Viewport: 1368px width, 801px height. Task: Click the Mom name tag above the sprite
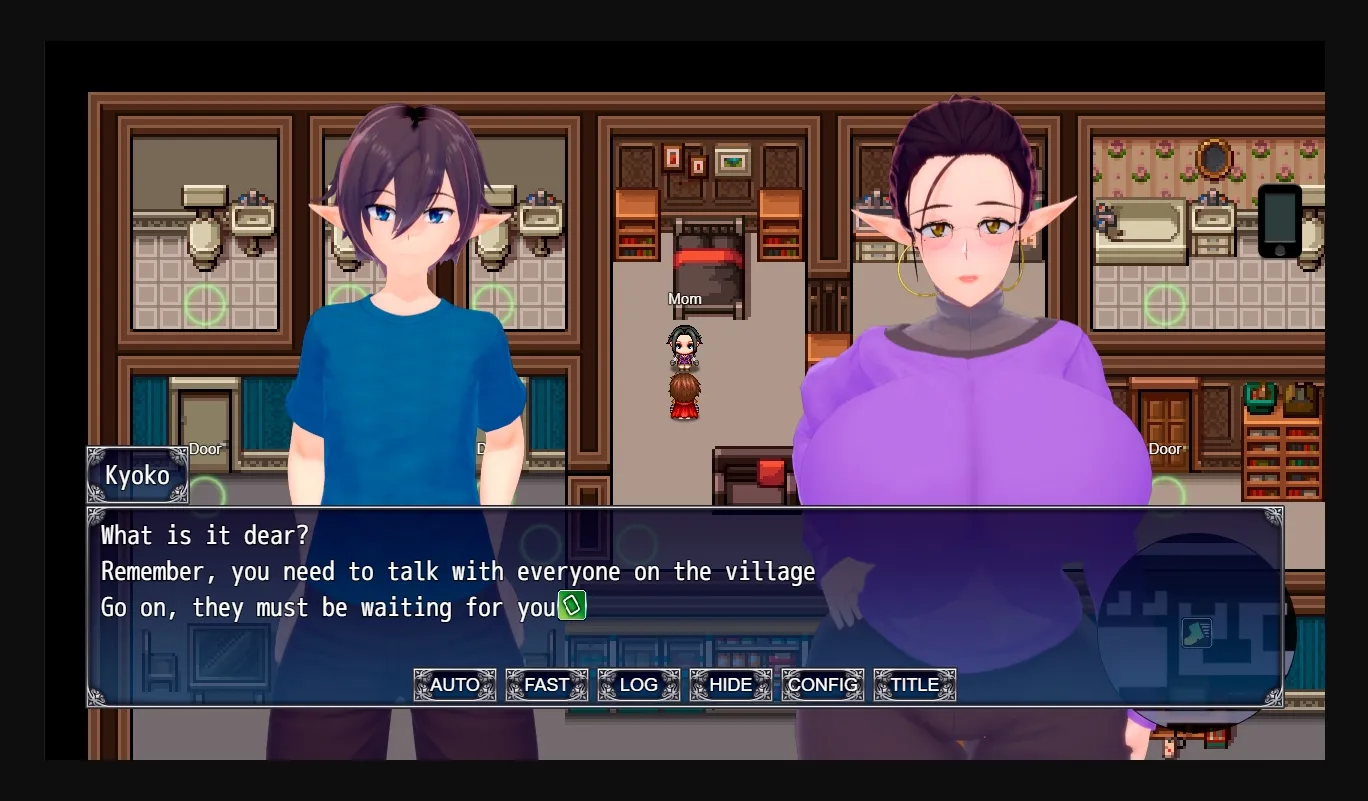click(x=684, y=298)
